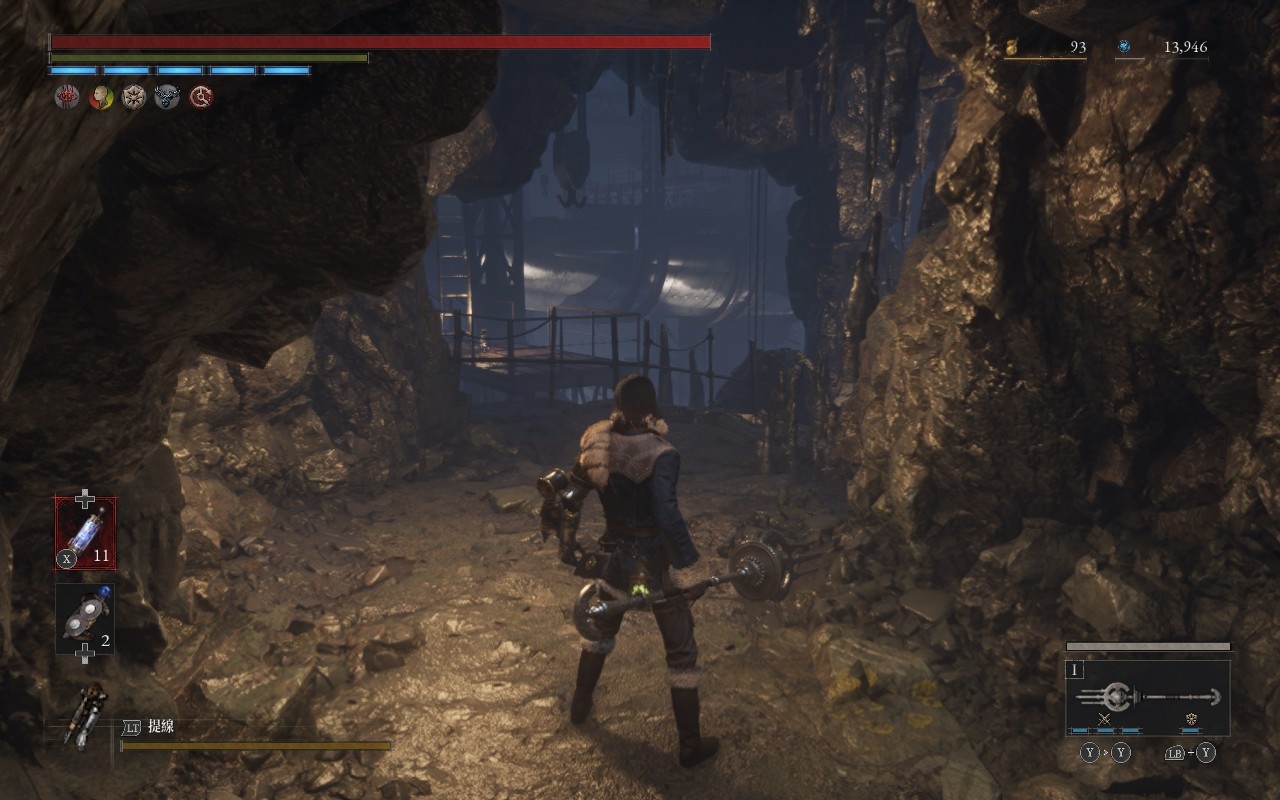Image resolution: width=1280 pixels, height=800 pixels.
Task: Click the crossed swords blade fable art icon
Action: point(1105,719)
